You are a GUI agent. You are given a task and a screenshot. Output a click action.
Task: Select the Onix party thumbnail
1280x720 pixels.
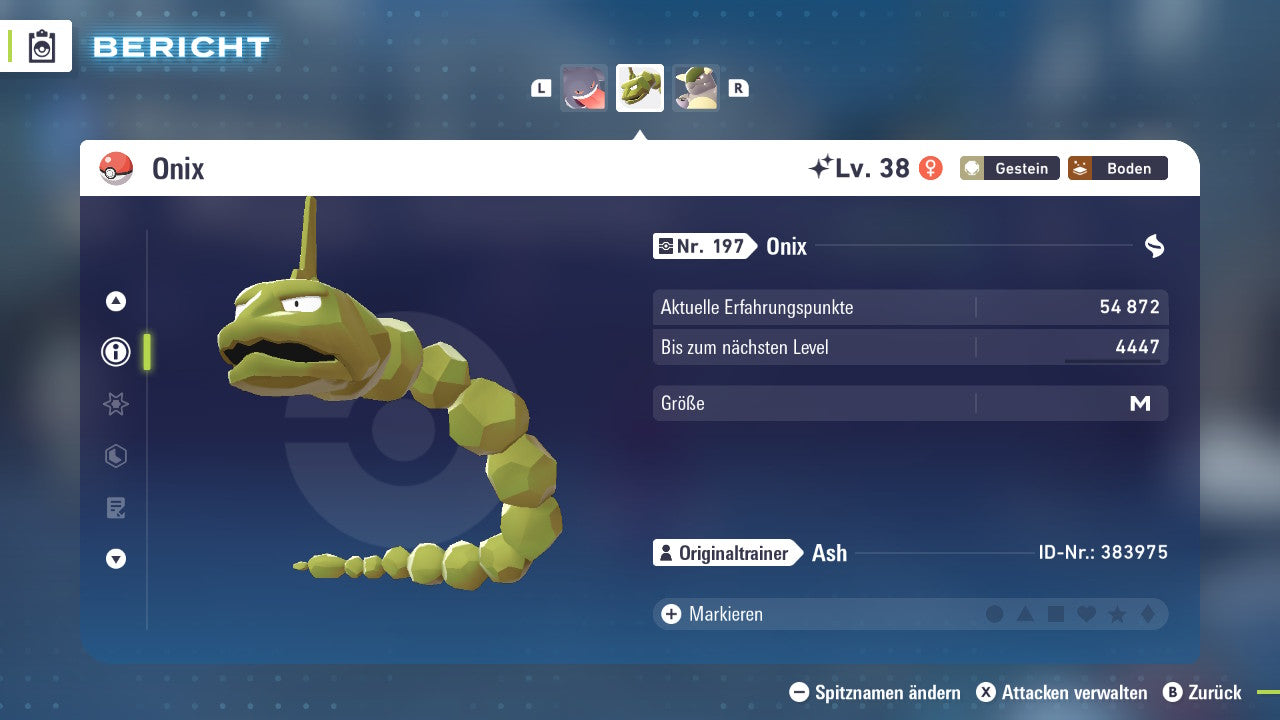pos(640,88)
